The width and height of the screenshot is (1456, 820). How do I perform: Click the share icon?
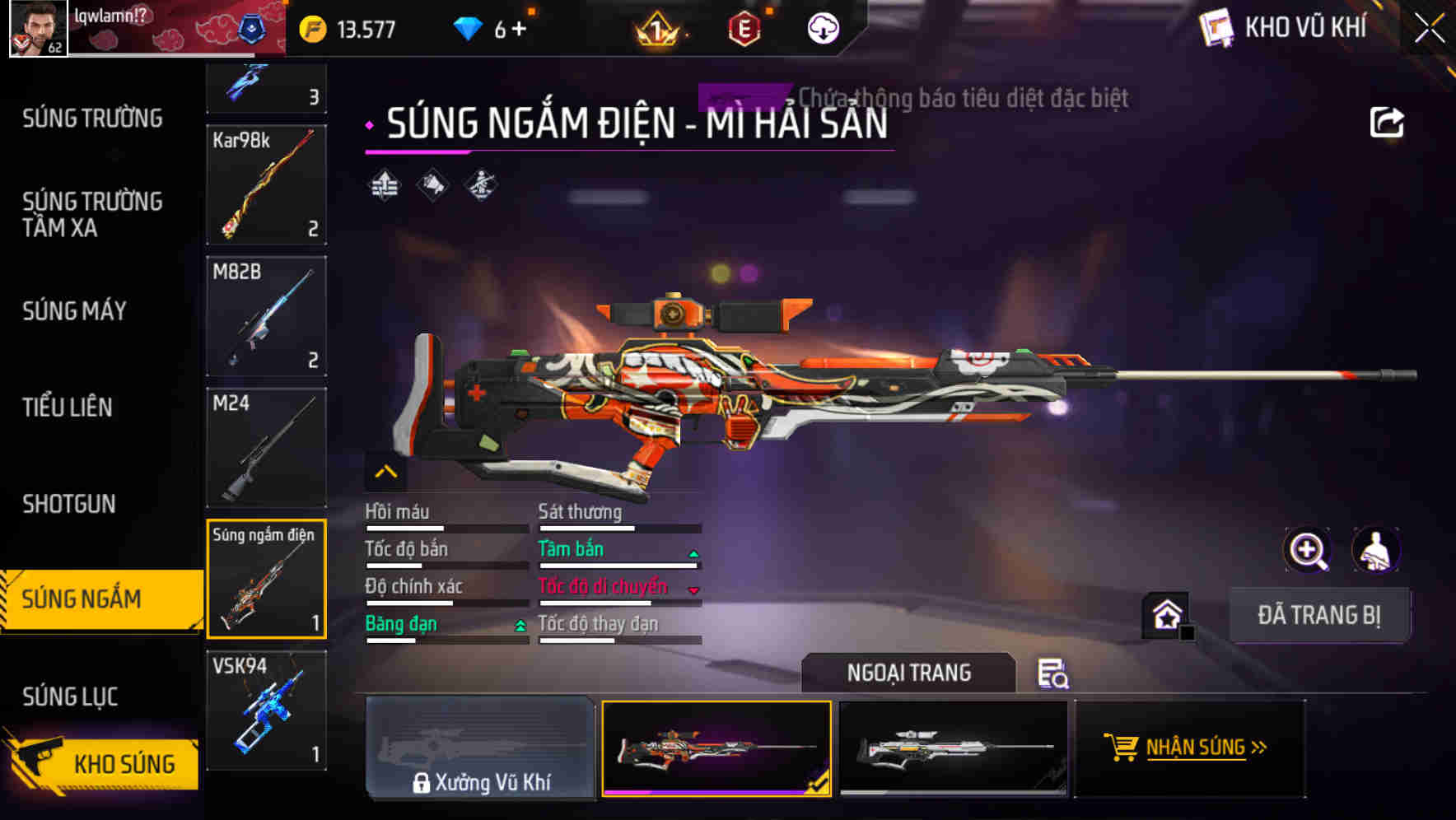click(1386, 123)
